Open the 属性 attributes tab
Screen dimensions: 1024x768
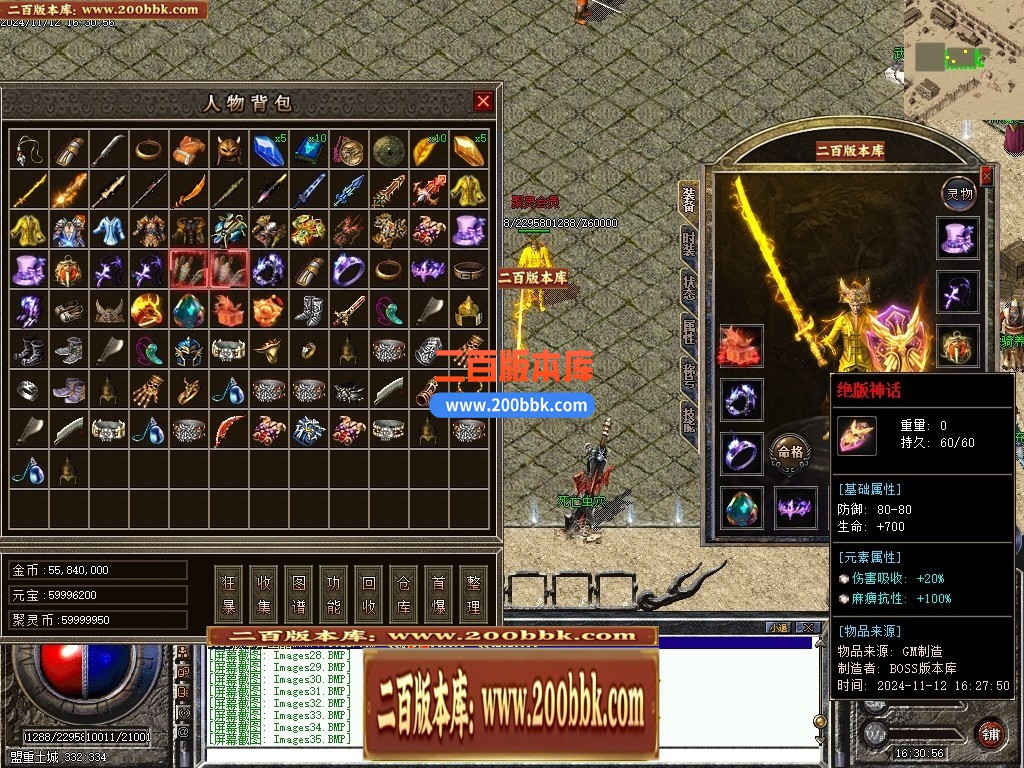coord(689,331)
